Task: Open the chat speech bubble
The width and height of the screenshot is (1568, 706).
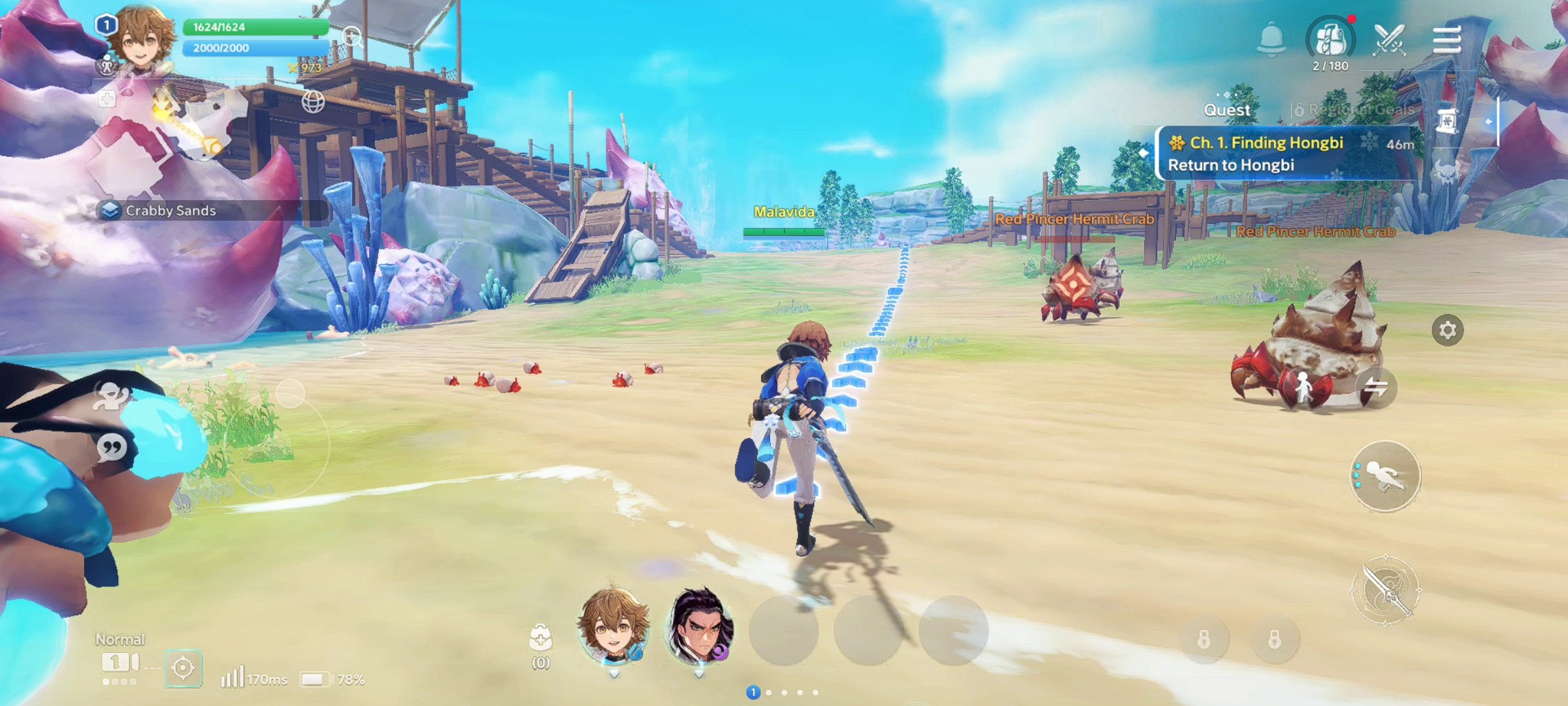Action: point(112,448)
